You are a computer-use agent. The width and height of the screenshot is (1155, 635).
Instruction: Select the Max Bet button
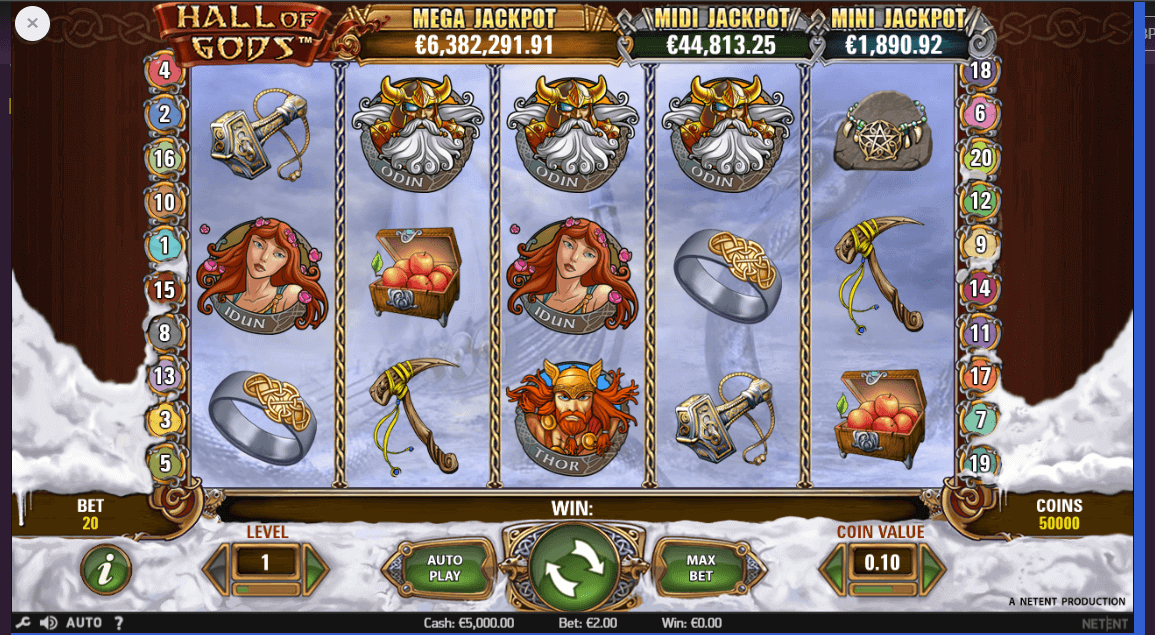[x=701, y=568]
